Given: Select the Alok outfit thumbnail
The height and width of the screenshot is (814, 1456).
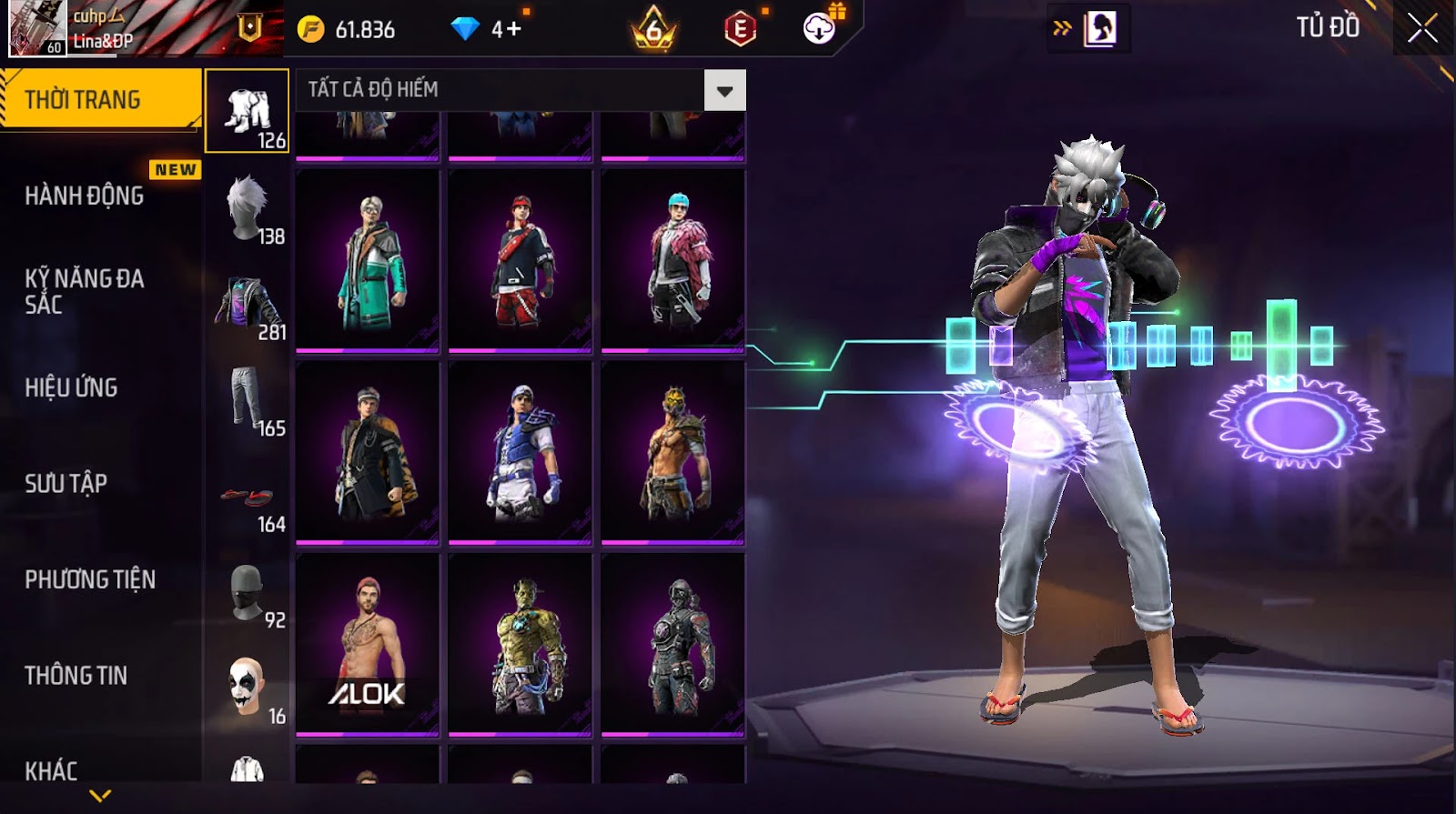Looking at the screenshot, I should click(x=368, y=643).
